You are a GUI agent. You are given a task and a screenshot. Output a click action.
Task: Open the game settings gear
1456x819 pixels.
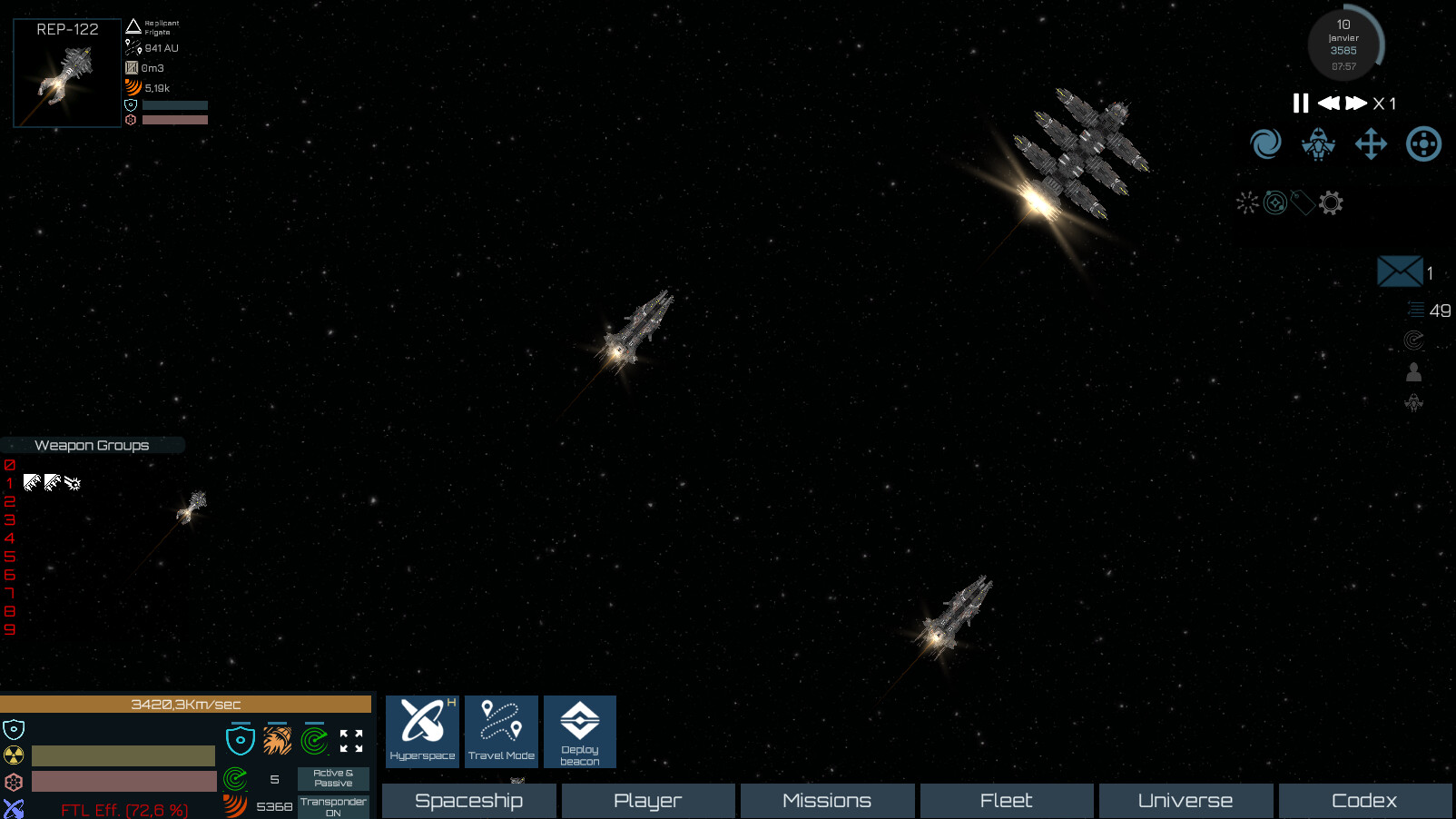1332,202
